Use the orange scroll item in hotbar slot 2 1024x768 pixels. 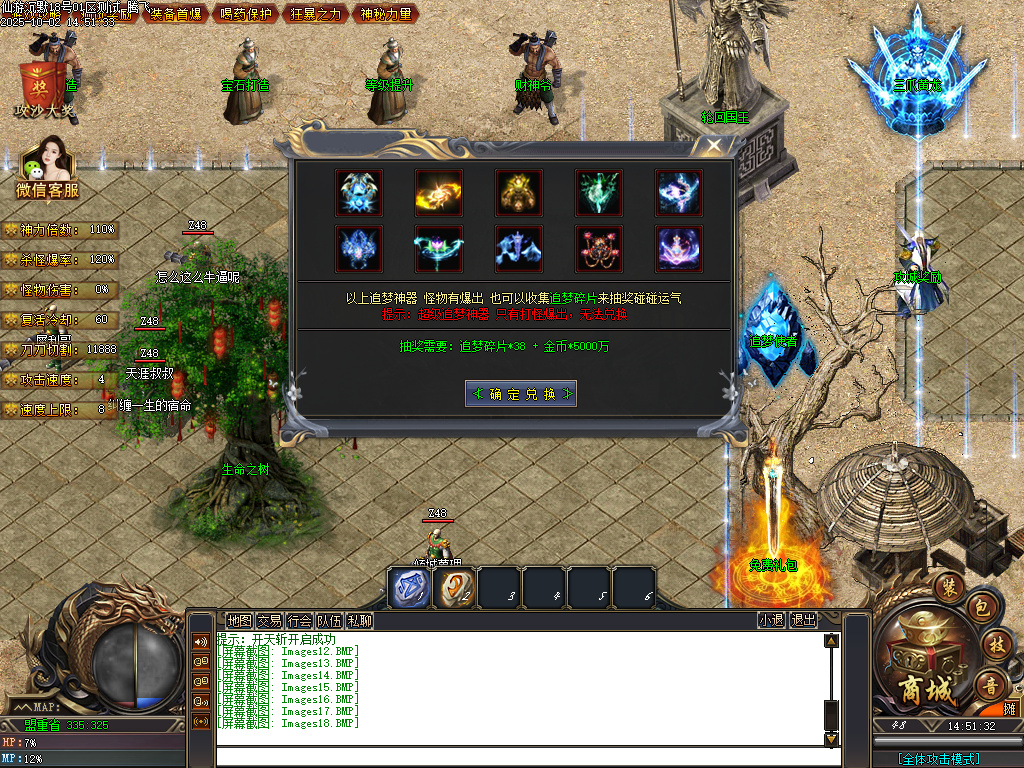coord(454,587)
